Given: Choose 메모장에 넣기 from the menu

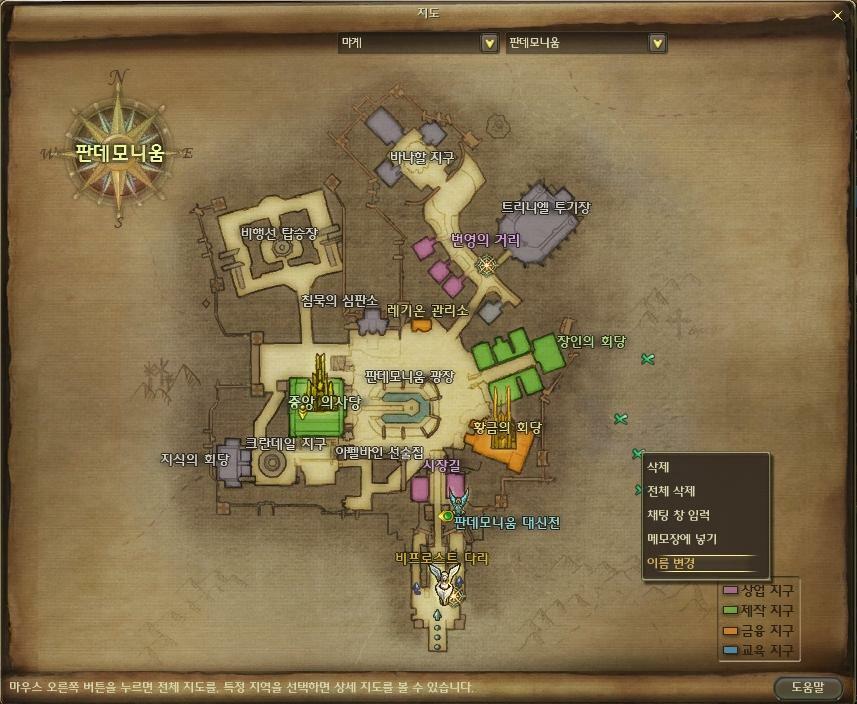Looking at the screenshot, I should pyautogui.click(x=681, y=539).
